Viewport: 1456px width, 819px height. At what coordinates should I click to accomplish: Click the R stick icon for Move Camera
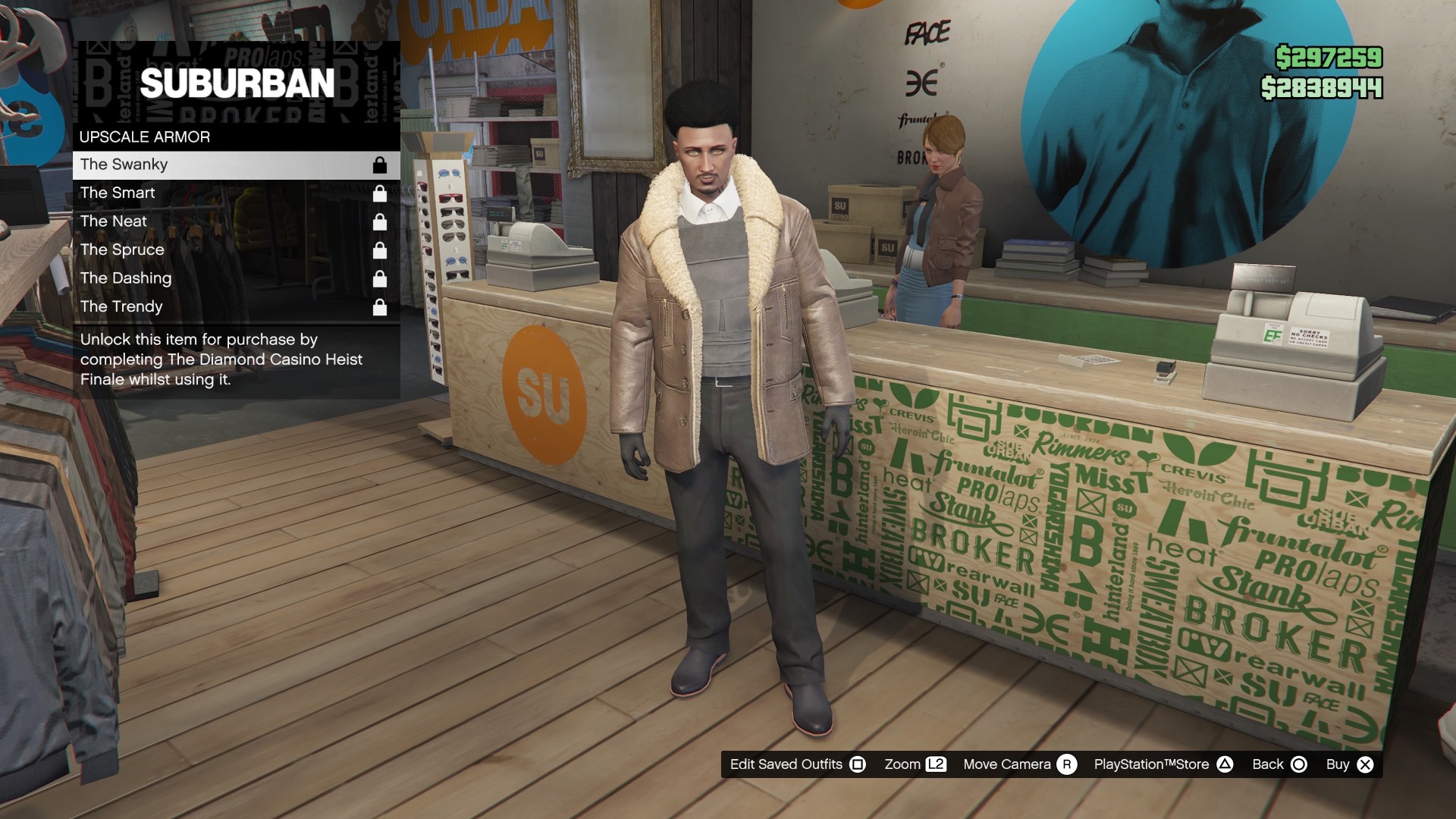(1070, 764)
